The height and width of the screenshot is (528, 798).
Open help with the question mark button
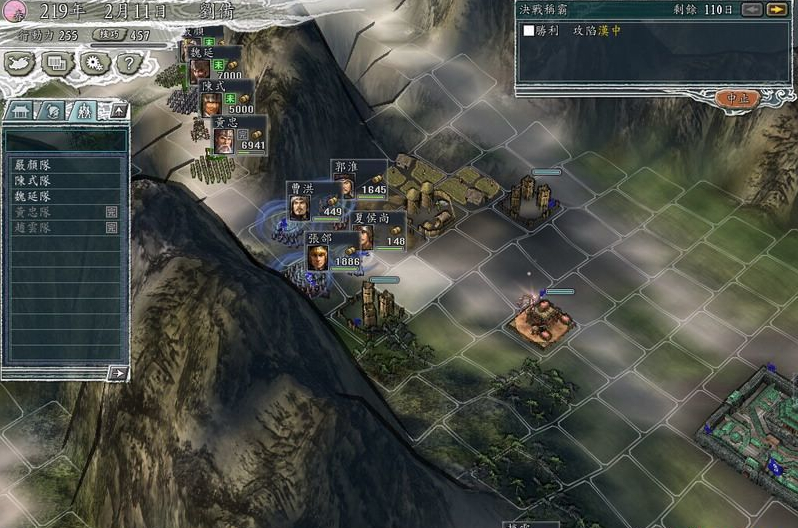(127, 63)
